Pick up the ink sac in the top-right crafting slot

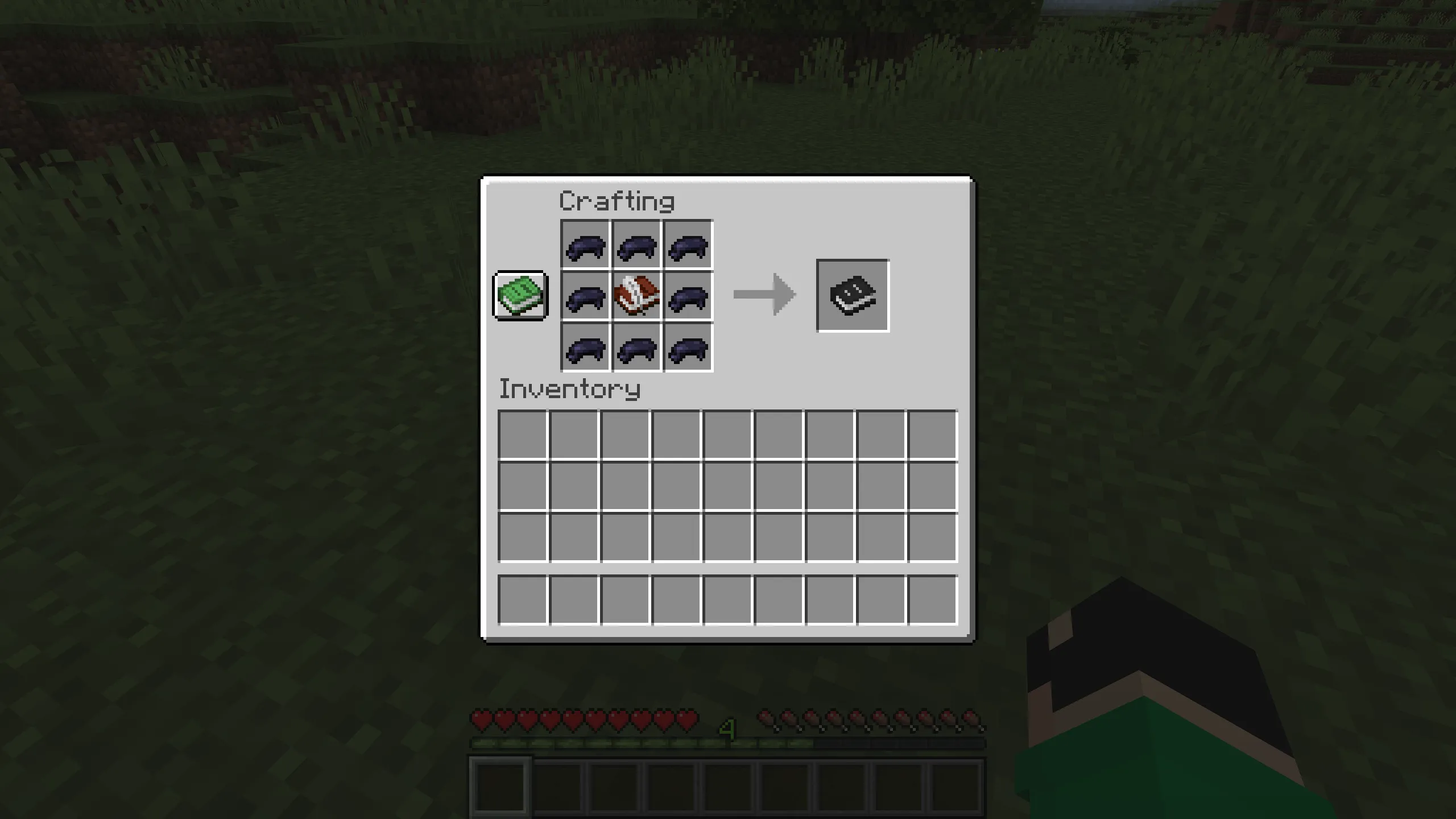[x=687, y=246]
